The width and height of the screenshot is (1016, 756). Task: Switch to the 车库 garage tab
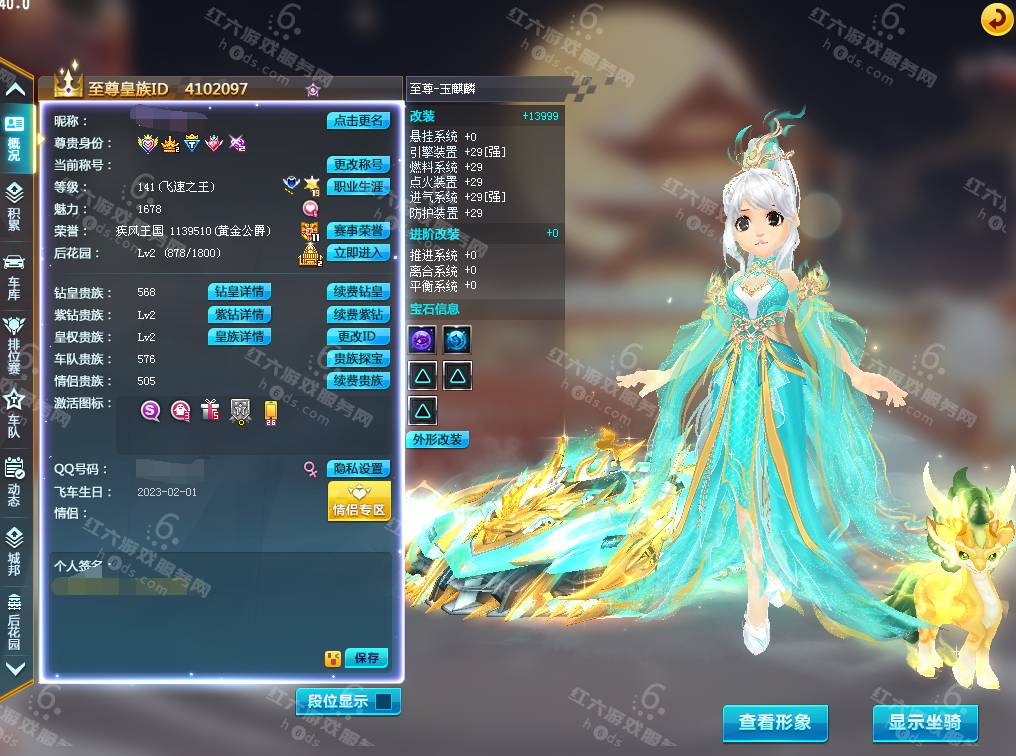tap(14, 272)
